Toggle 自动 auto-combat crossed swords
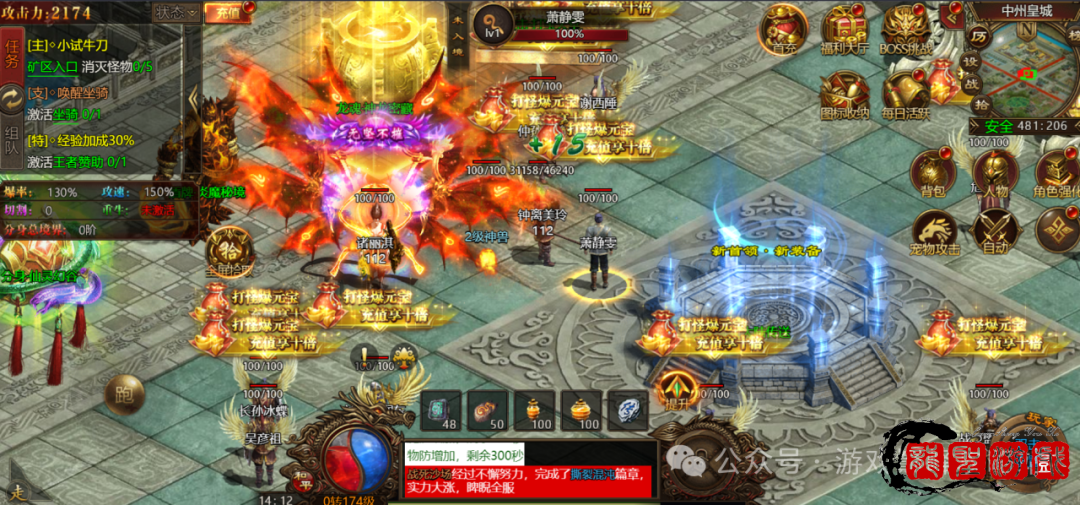This screenshot has height=505, width=1080. (x=995, y=232)
